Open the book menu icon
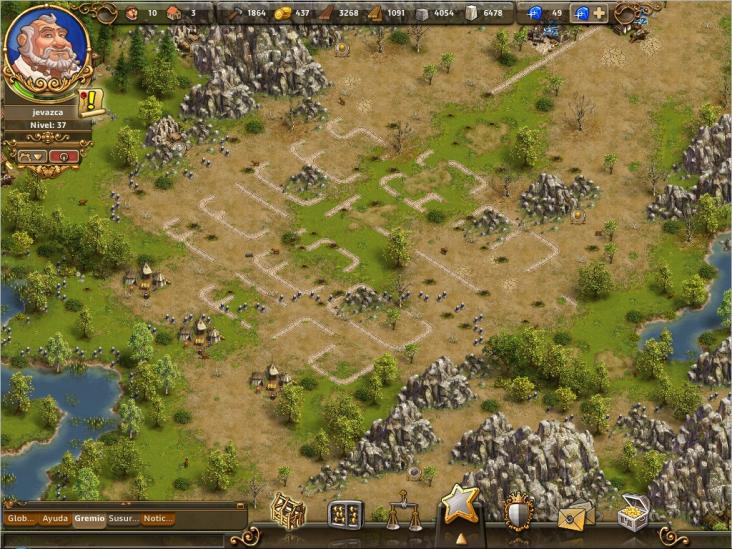 pyautogui.click(x=345, y=513)
